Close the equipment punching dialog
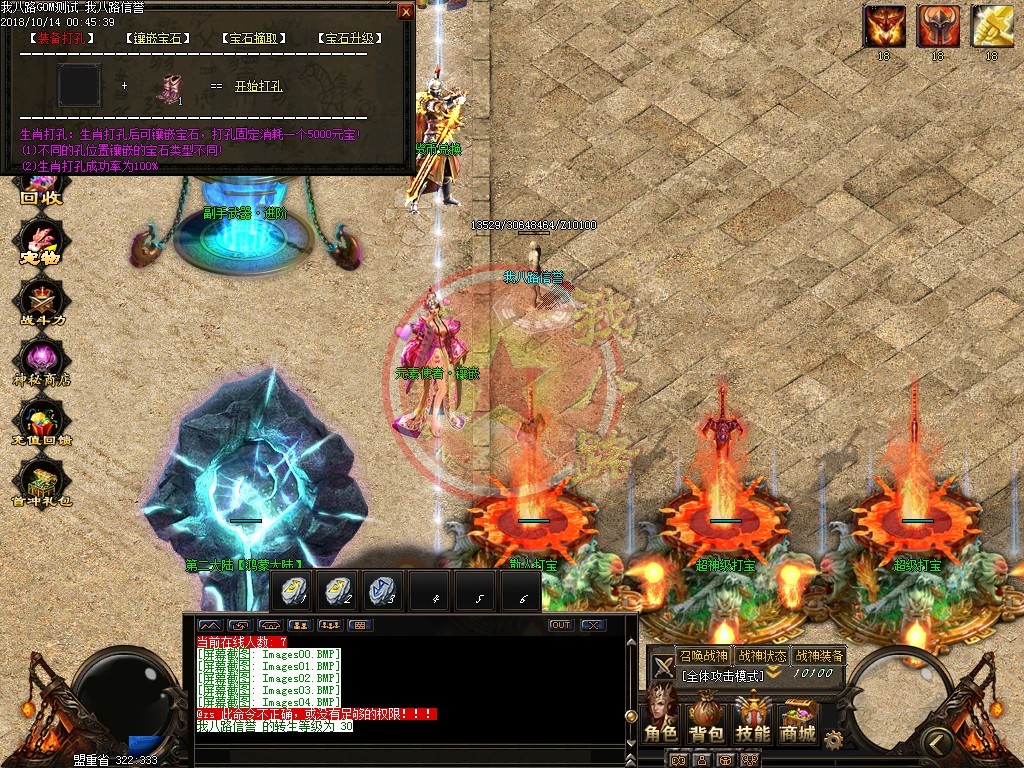The width and height of the screenshot is (1024, 768). (405, 12)
